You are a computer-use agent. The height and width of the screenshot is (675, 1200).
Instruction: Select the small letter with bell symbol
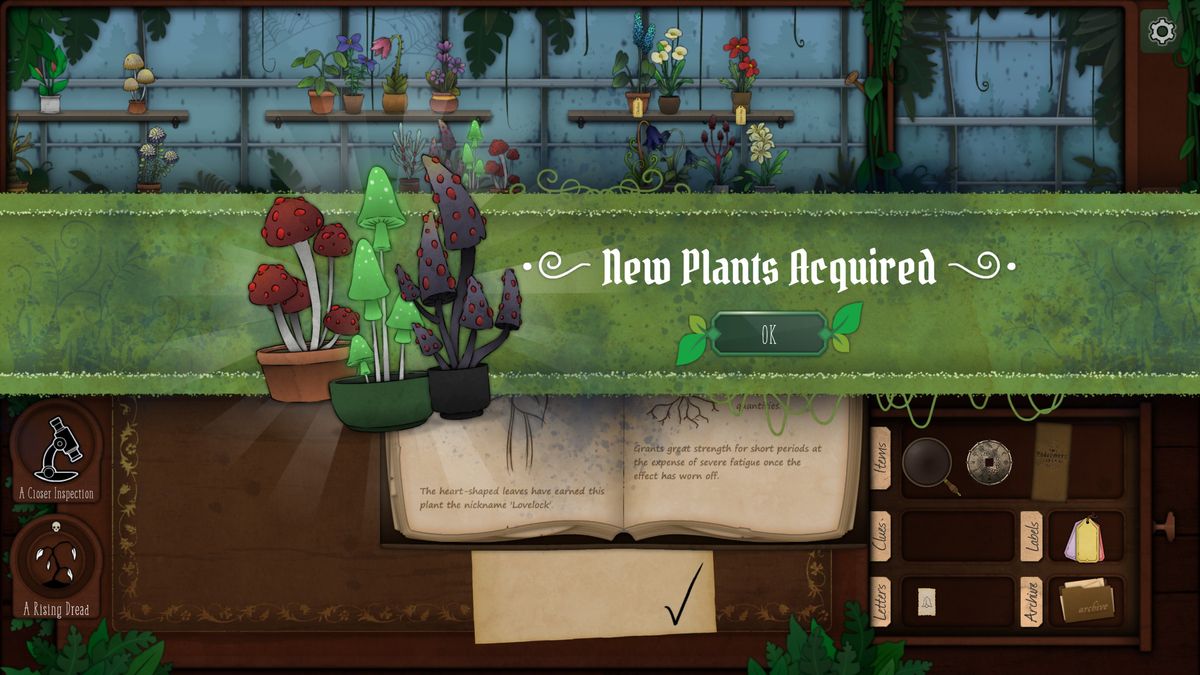[x=927, y=601]
